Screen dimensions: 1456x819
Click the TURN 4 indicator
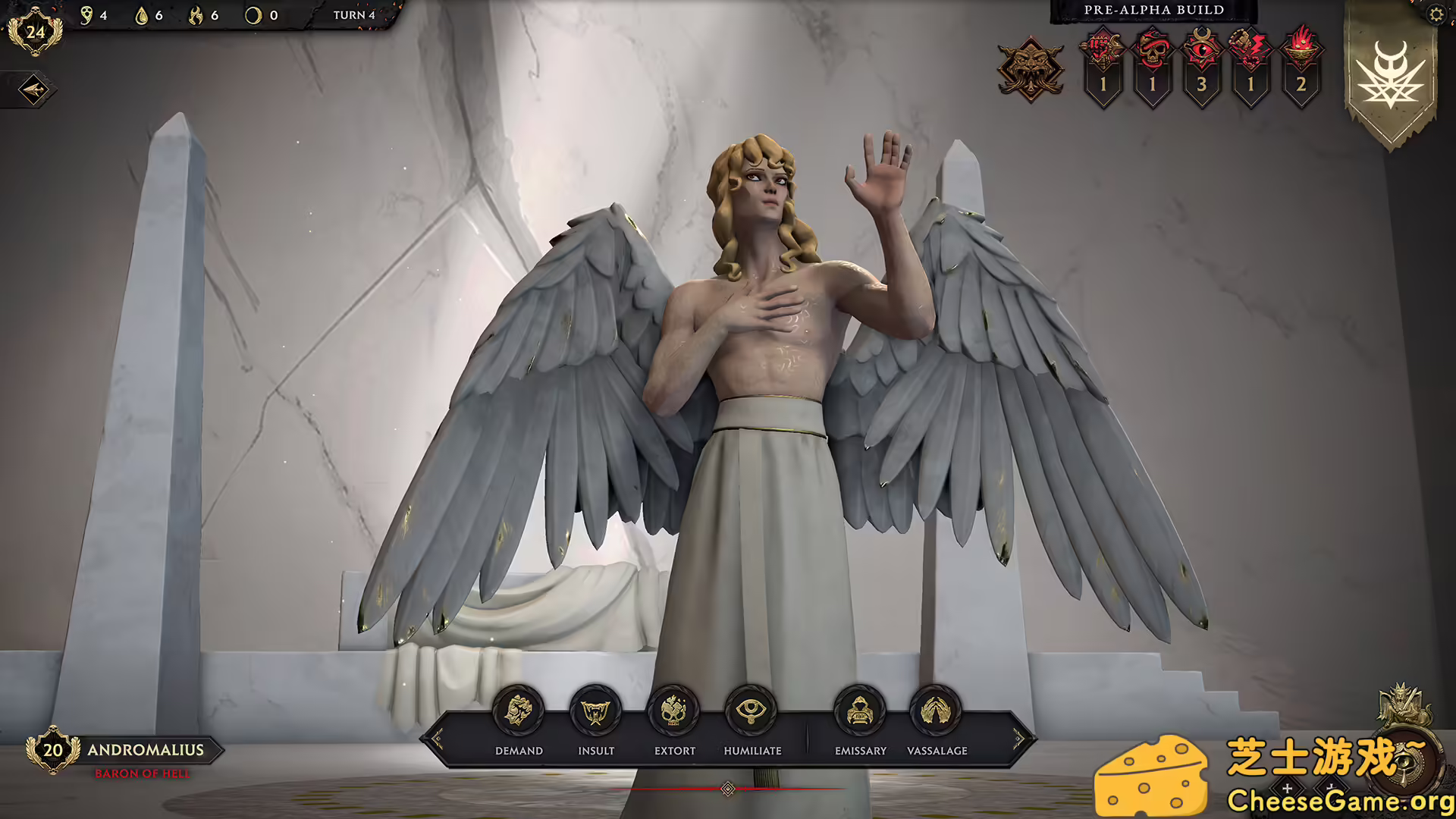[x=353, y=13]
